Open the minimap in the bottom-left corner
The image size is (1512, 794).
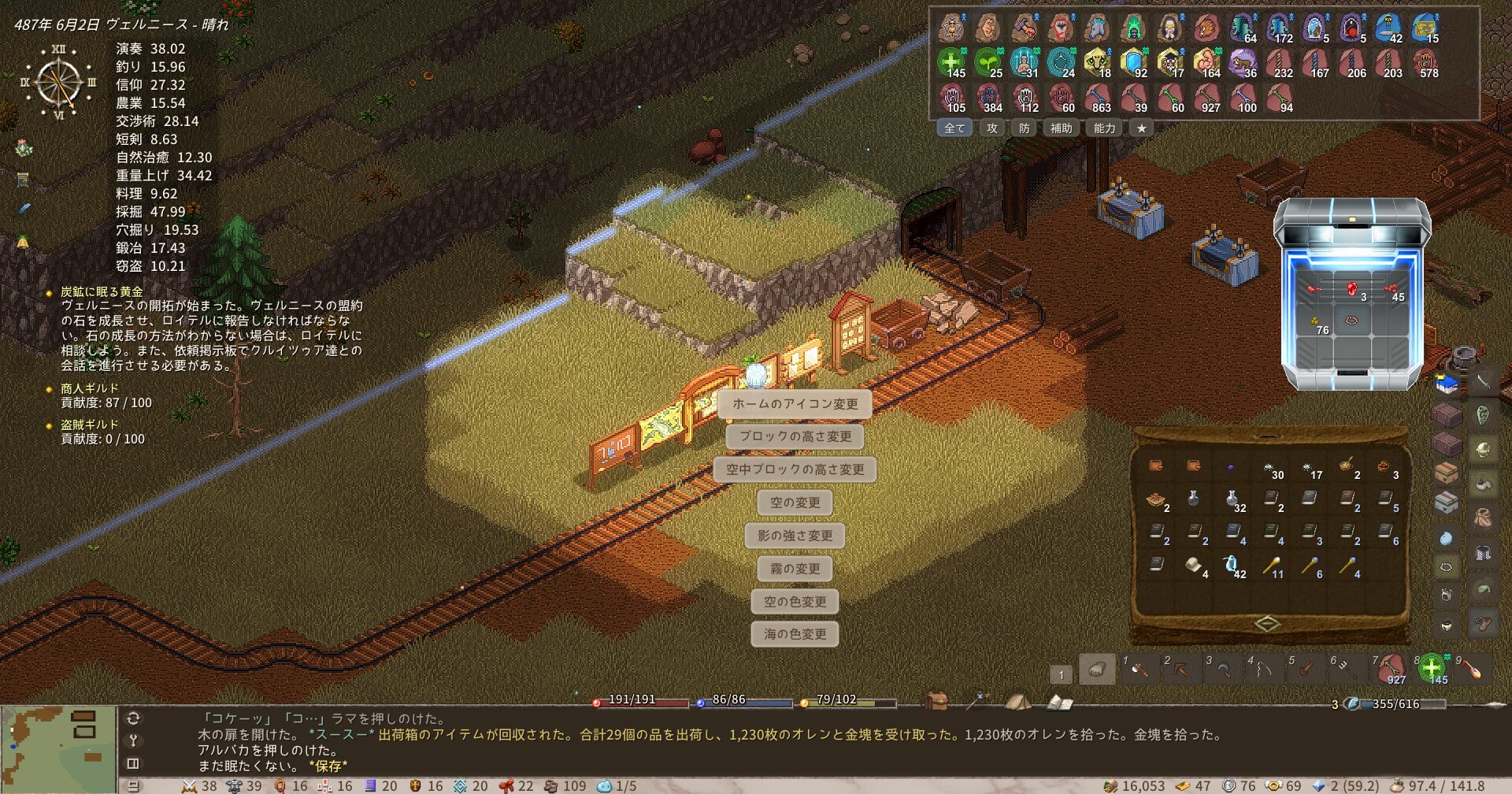point(58,749)
